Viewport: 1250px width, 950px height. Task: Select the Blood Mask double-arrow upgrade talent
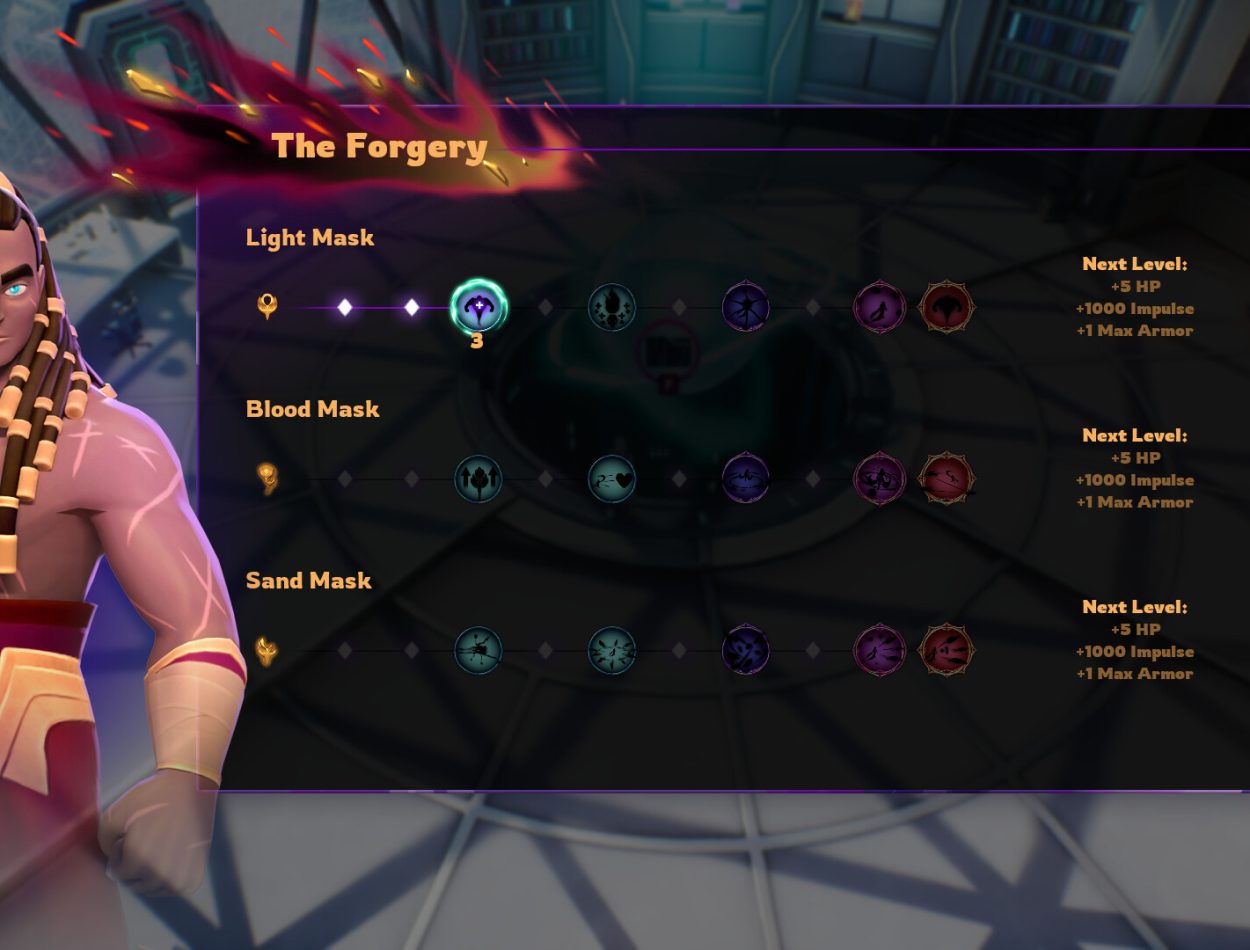[x=478, y=479]
